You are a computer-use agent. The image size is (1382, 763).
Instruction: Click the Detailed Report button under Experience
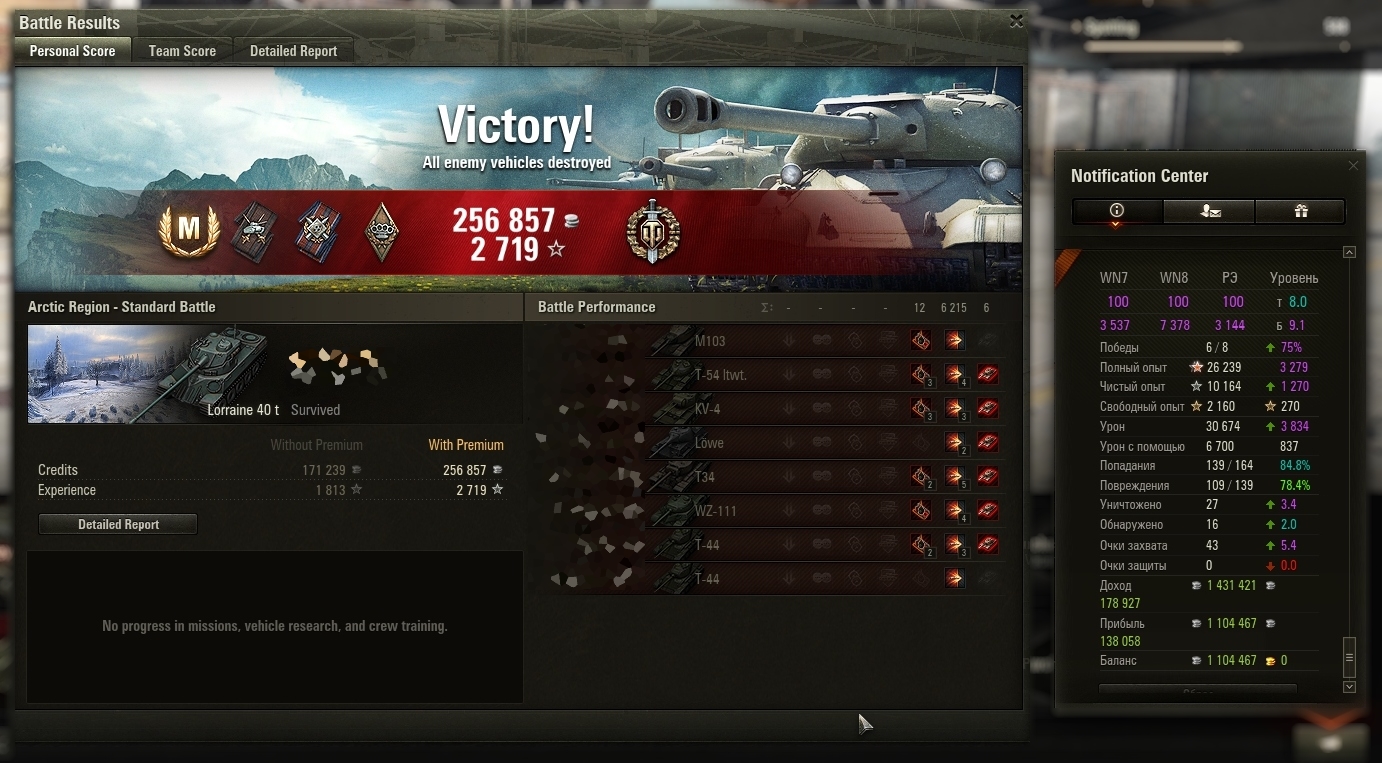point(118,524)
